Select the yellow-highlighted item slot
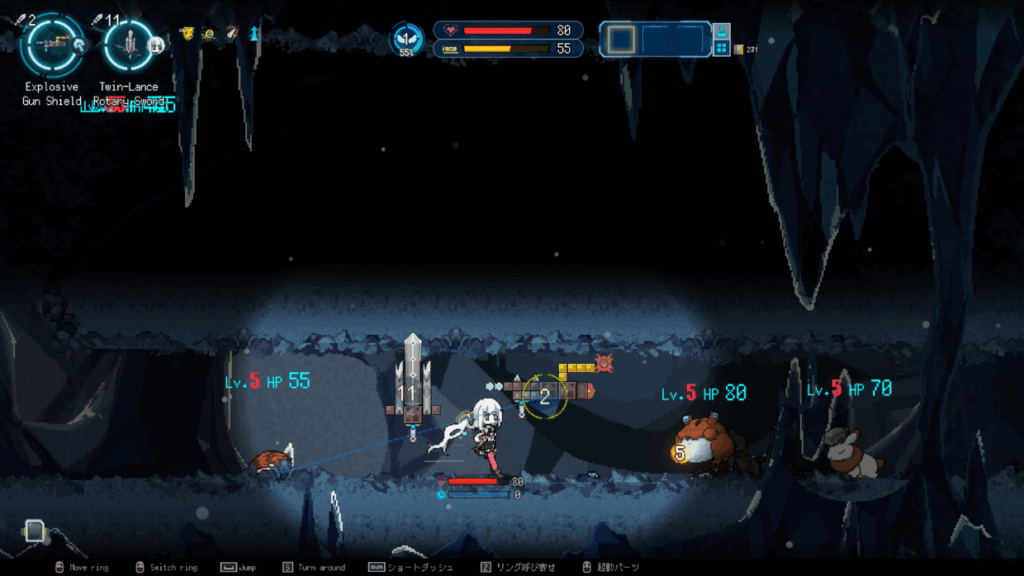This screenshot has width=1024, height=576. 622,39
